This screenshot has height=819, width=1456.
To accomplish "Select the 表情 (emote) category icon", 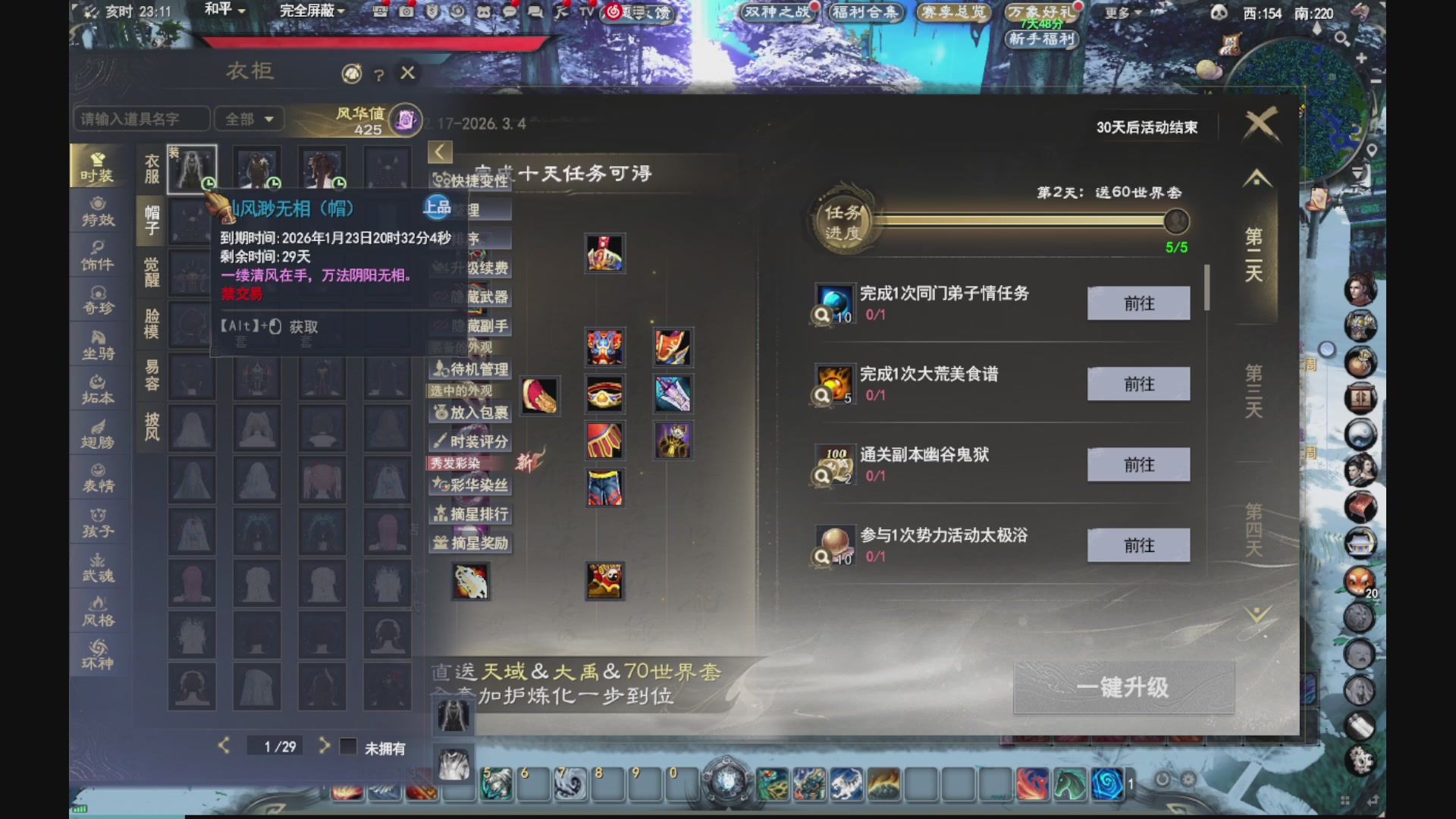I will click(x=99, y=478).
